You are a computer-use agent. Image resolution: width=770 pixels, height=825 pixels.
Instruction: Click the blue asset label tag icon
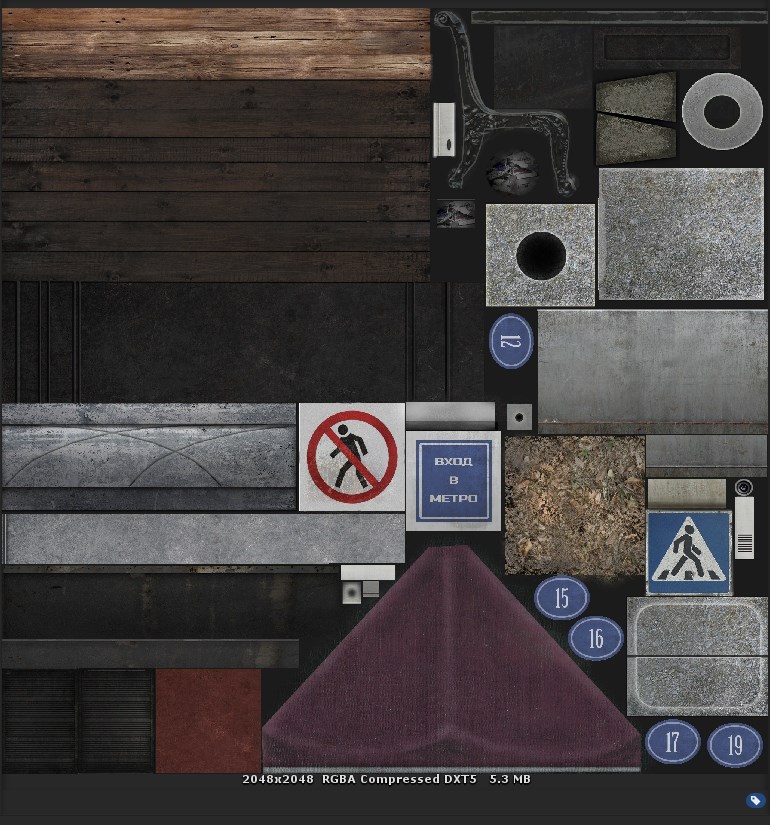click(x=756, y=800)
